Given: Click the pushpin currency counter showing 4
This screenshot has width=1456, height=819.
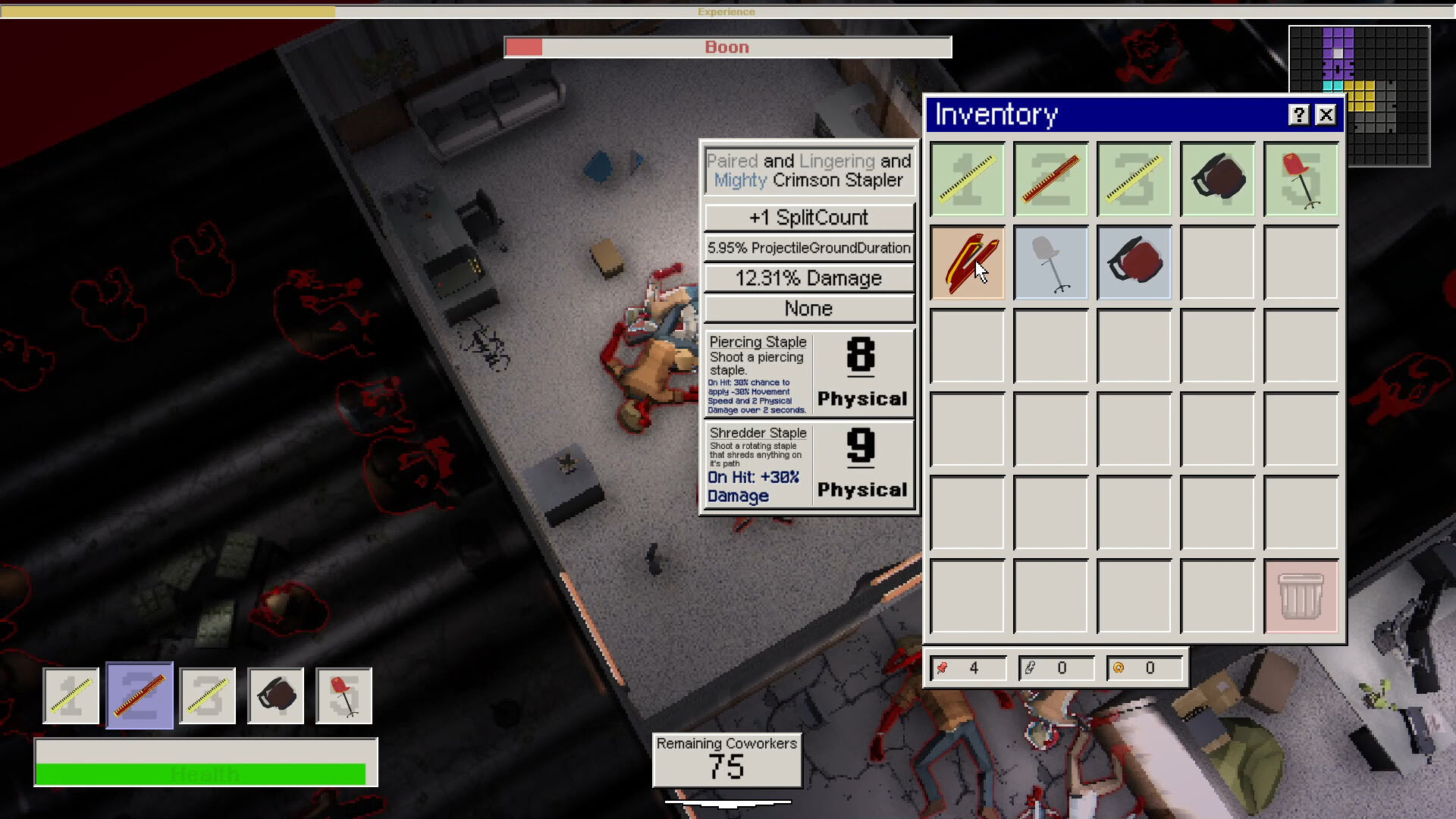Looking at the screenshot, I should point(968,668).
